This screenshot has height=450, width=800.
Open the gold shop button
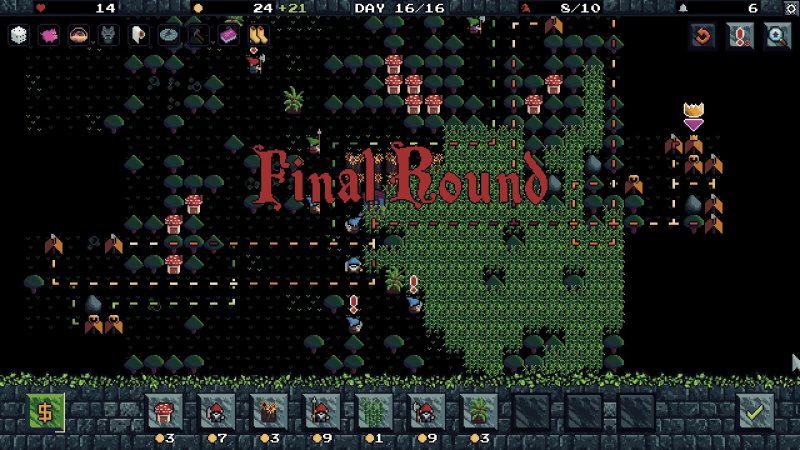[45, 411]
